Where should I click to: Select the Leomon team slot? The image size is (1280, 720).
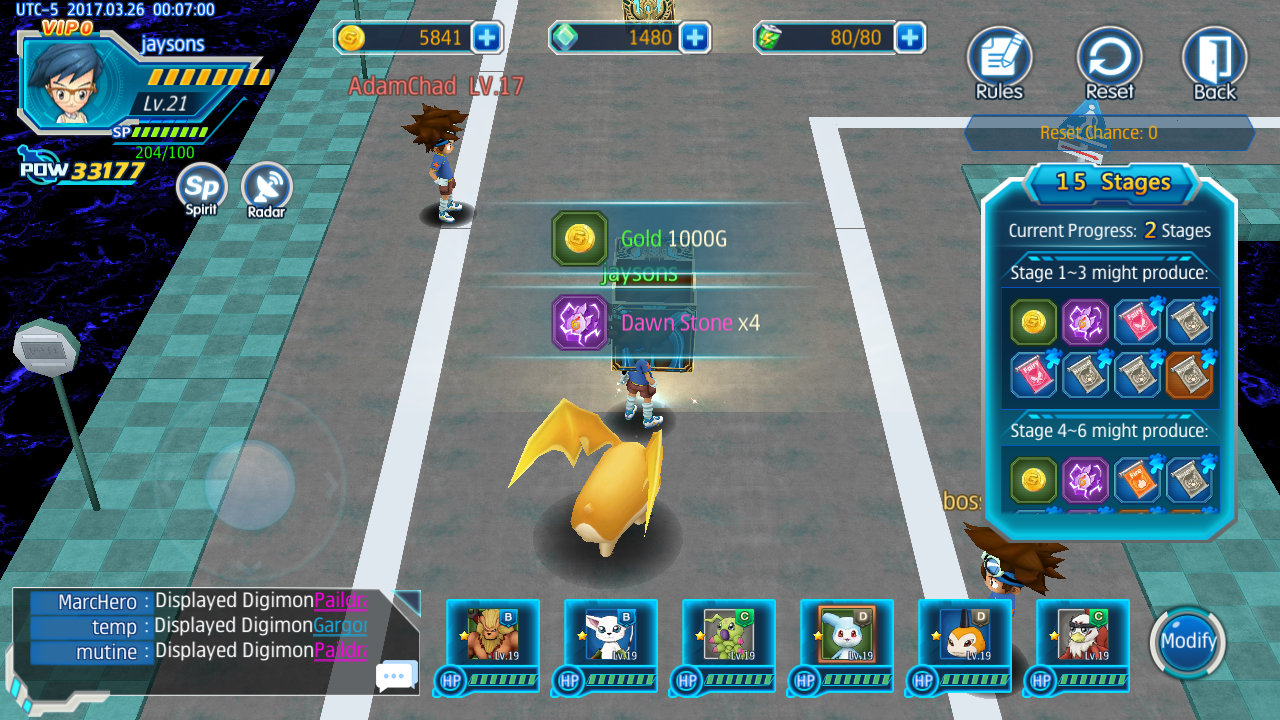(493, 633)
